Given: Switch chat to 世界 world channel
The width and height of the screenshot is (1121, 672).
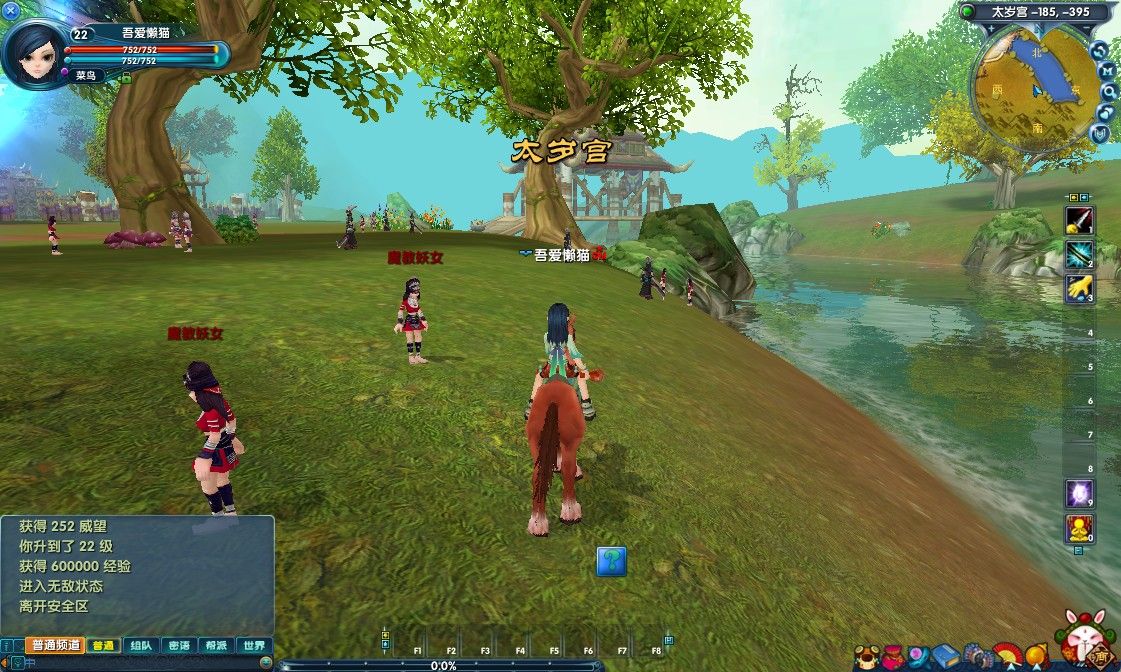Looking at the screenshot, I should [x=255, y=646].
